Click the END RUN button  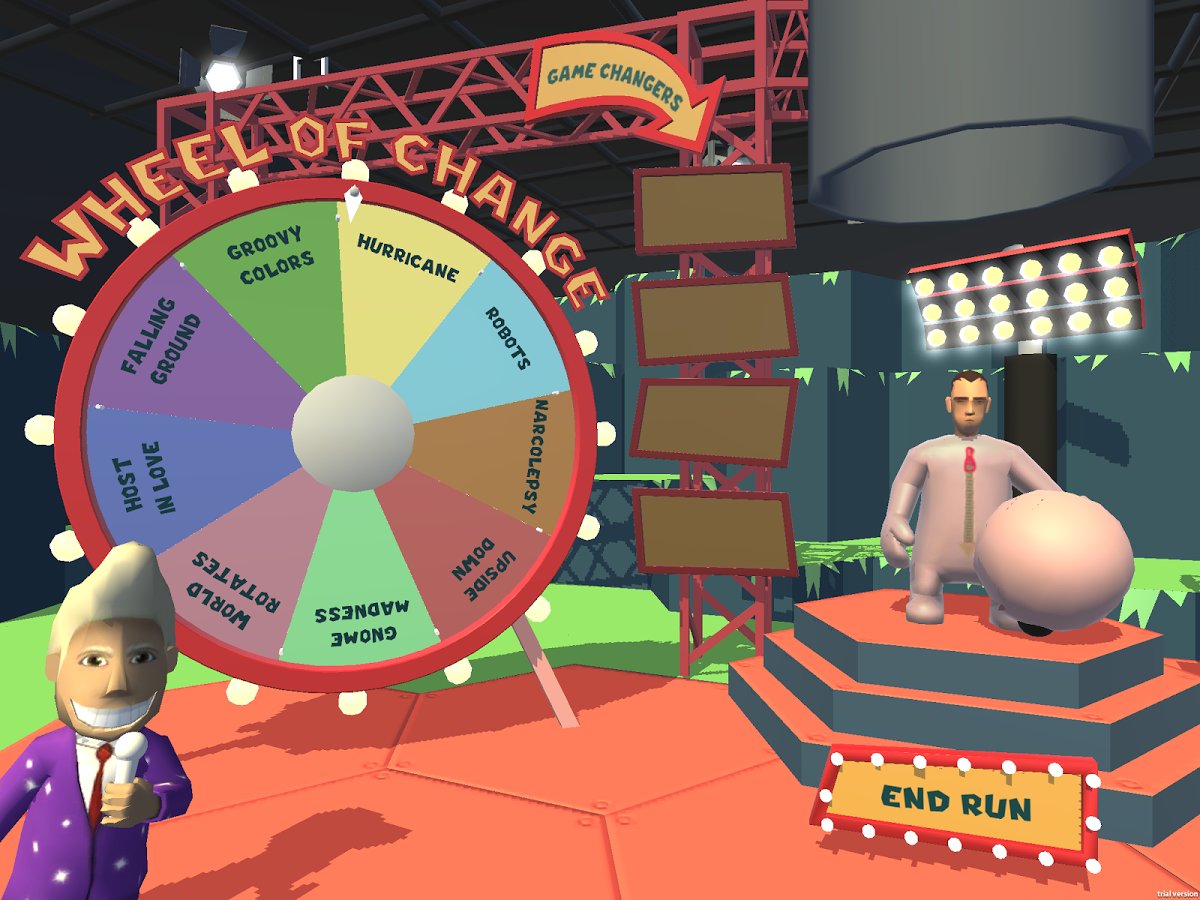pos(956,803)
